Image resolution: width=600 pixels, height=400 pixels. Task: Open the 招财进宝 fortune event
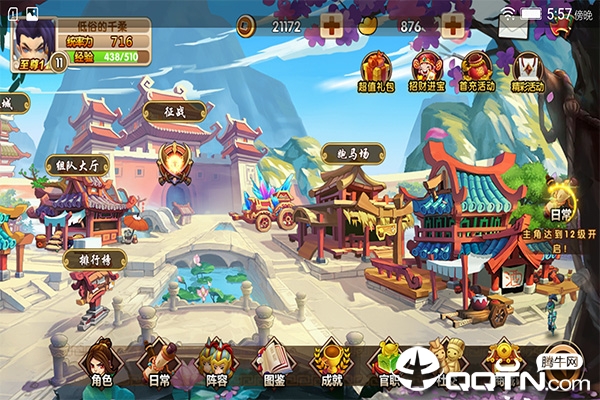pos(426,72)
